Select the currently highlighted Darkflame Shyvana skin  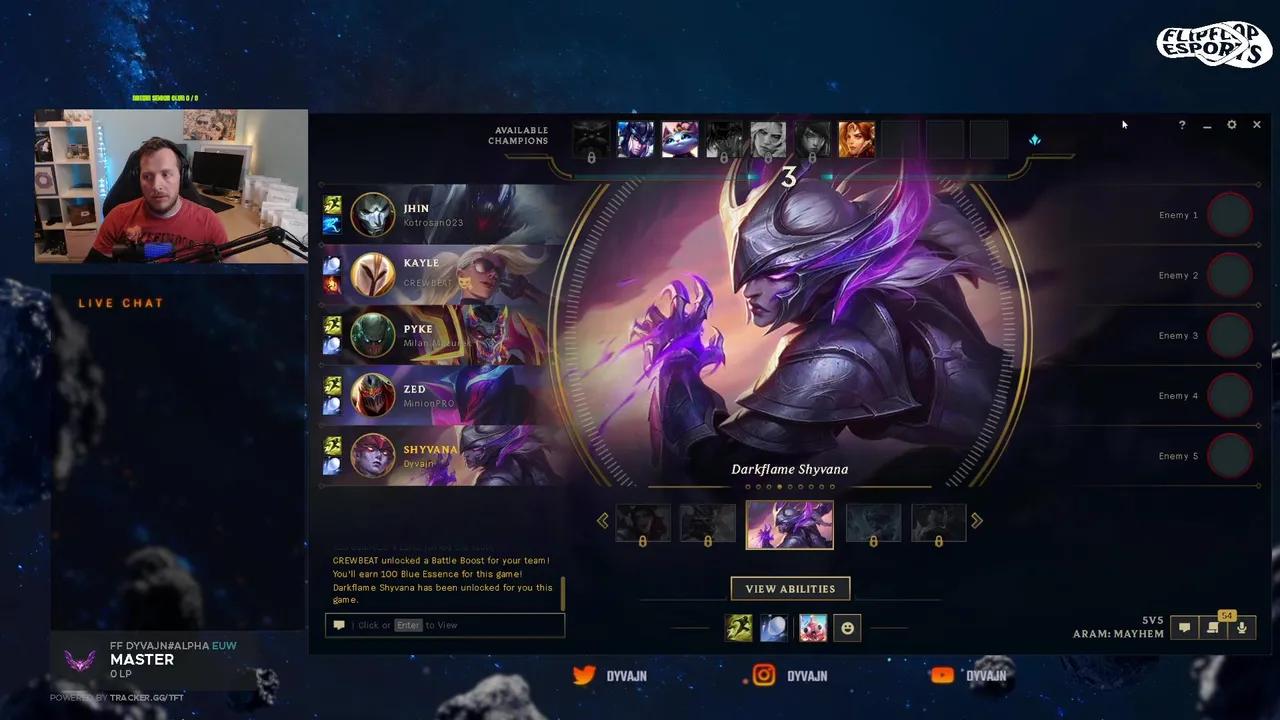(790, 523)
